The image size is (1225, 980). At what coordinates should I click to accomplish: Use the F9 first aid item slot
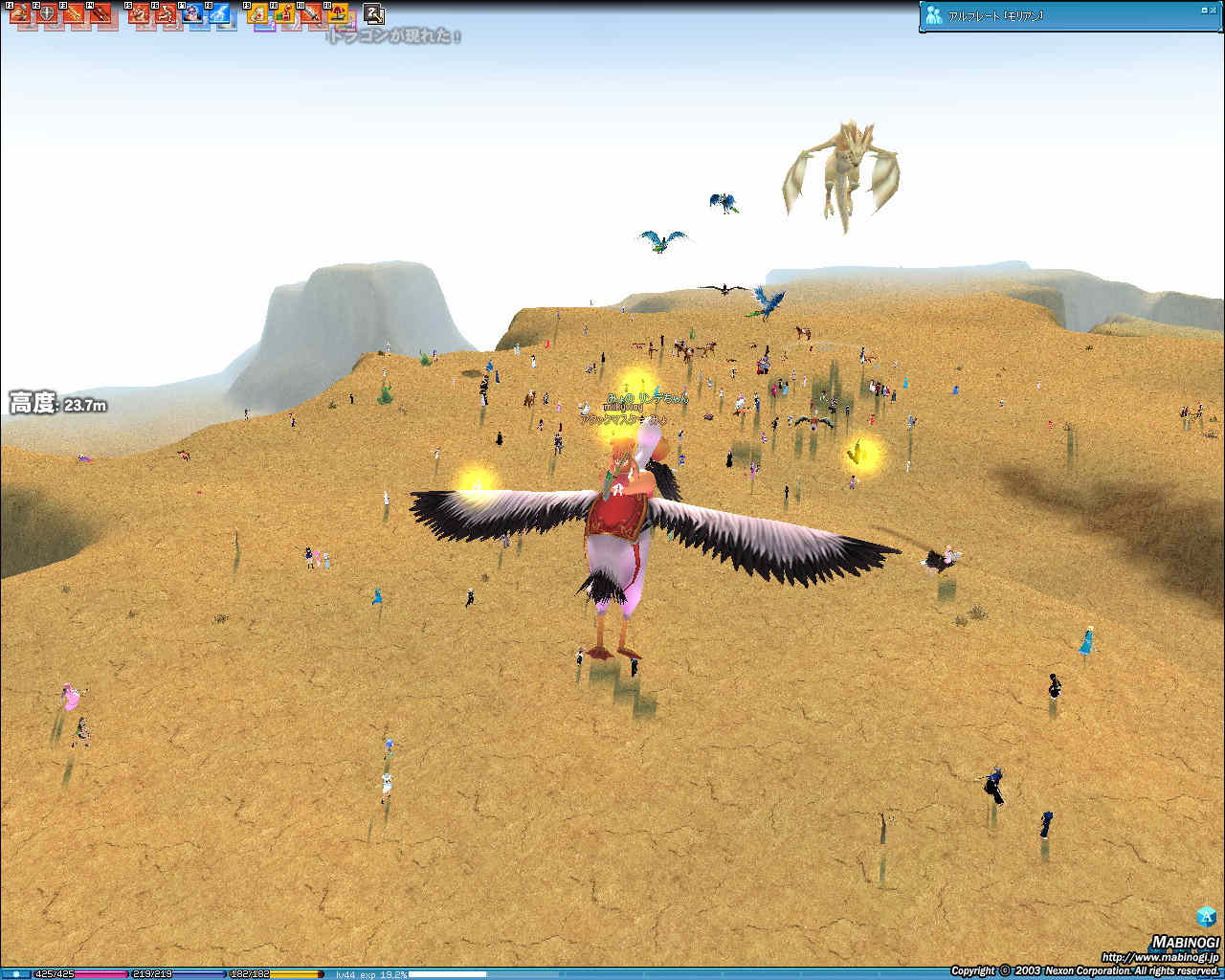tap(257, 13)
